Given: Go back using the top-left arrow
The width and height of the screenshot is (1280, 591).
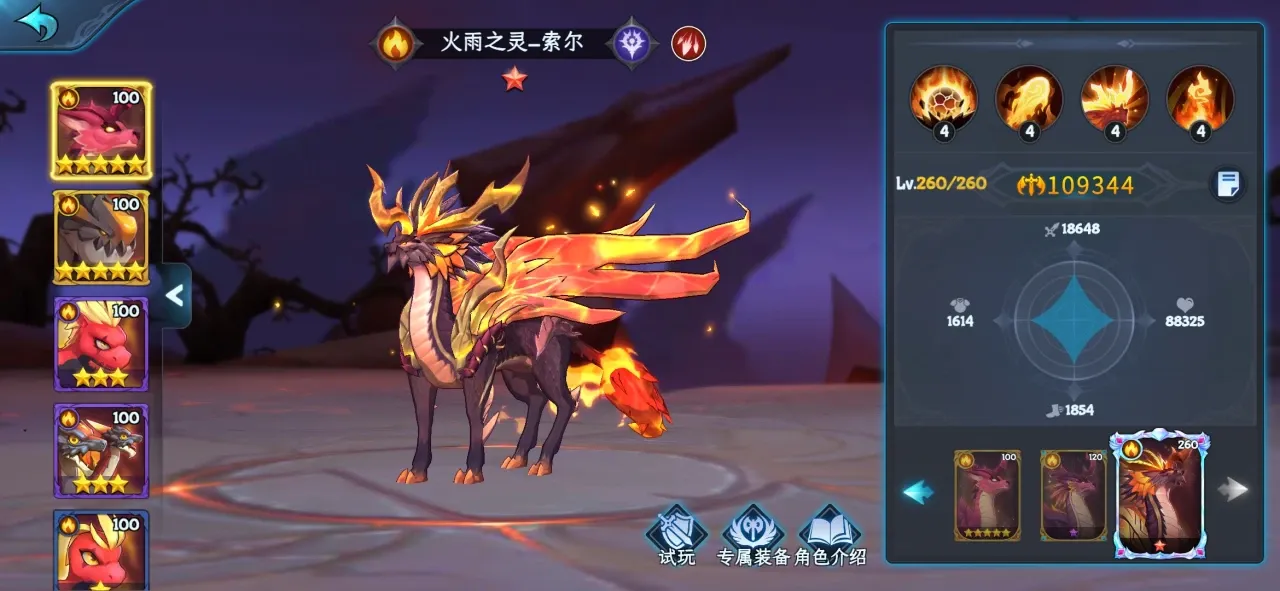Looking at the screenshot, I should pos(38,23).
